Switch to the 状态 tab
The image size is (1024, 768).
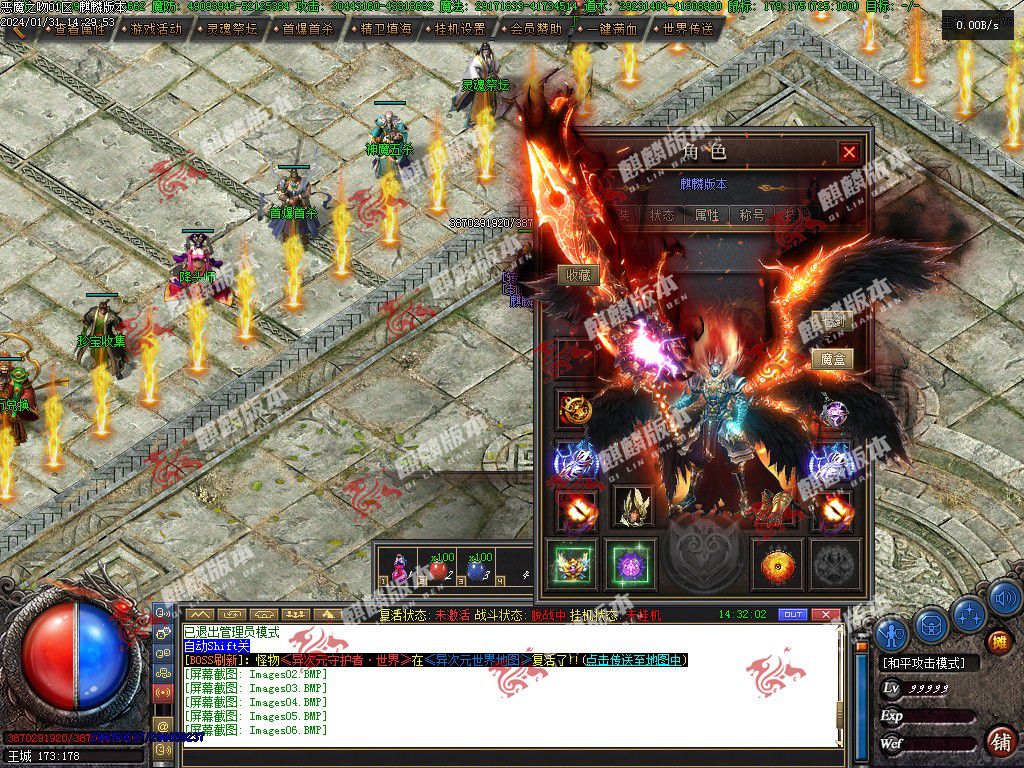point(662,215)
